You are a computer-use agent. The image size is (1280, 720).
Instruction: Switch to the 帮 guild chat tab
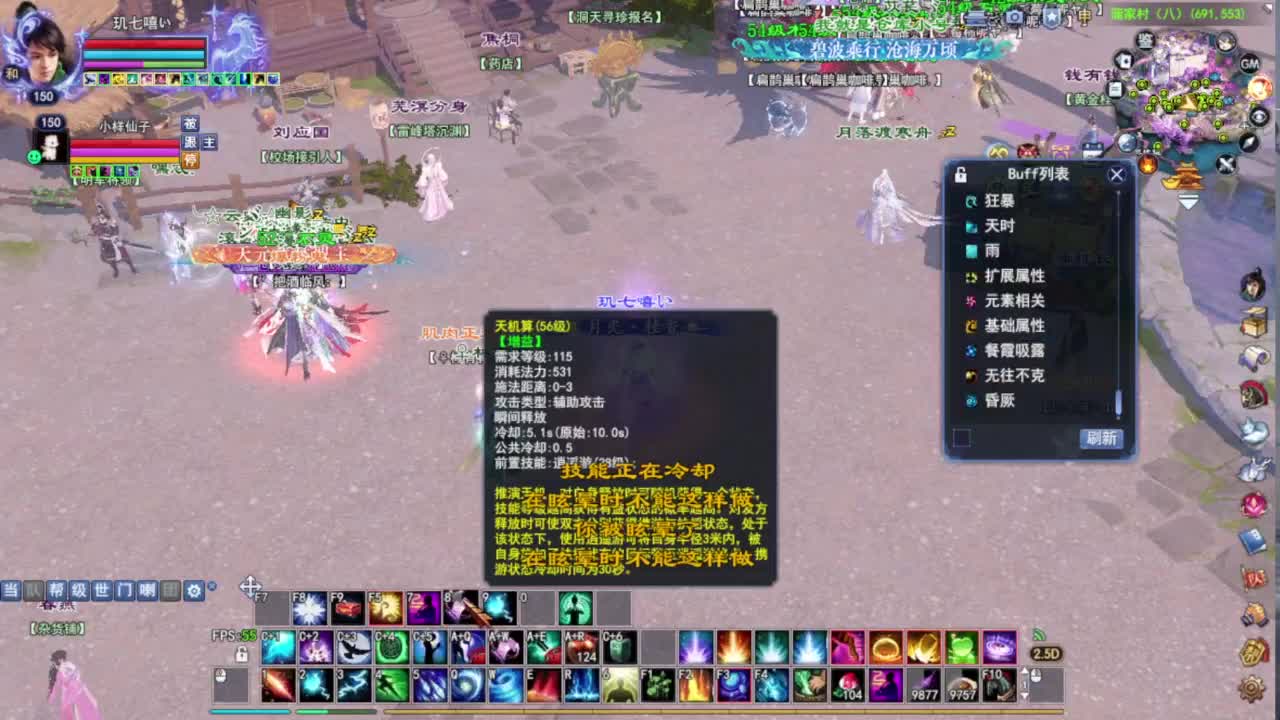pos(57,590)
